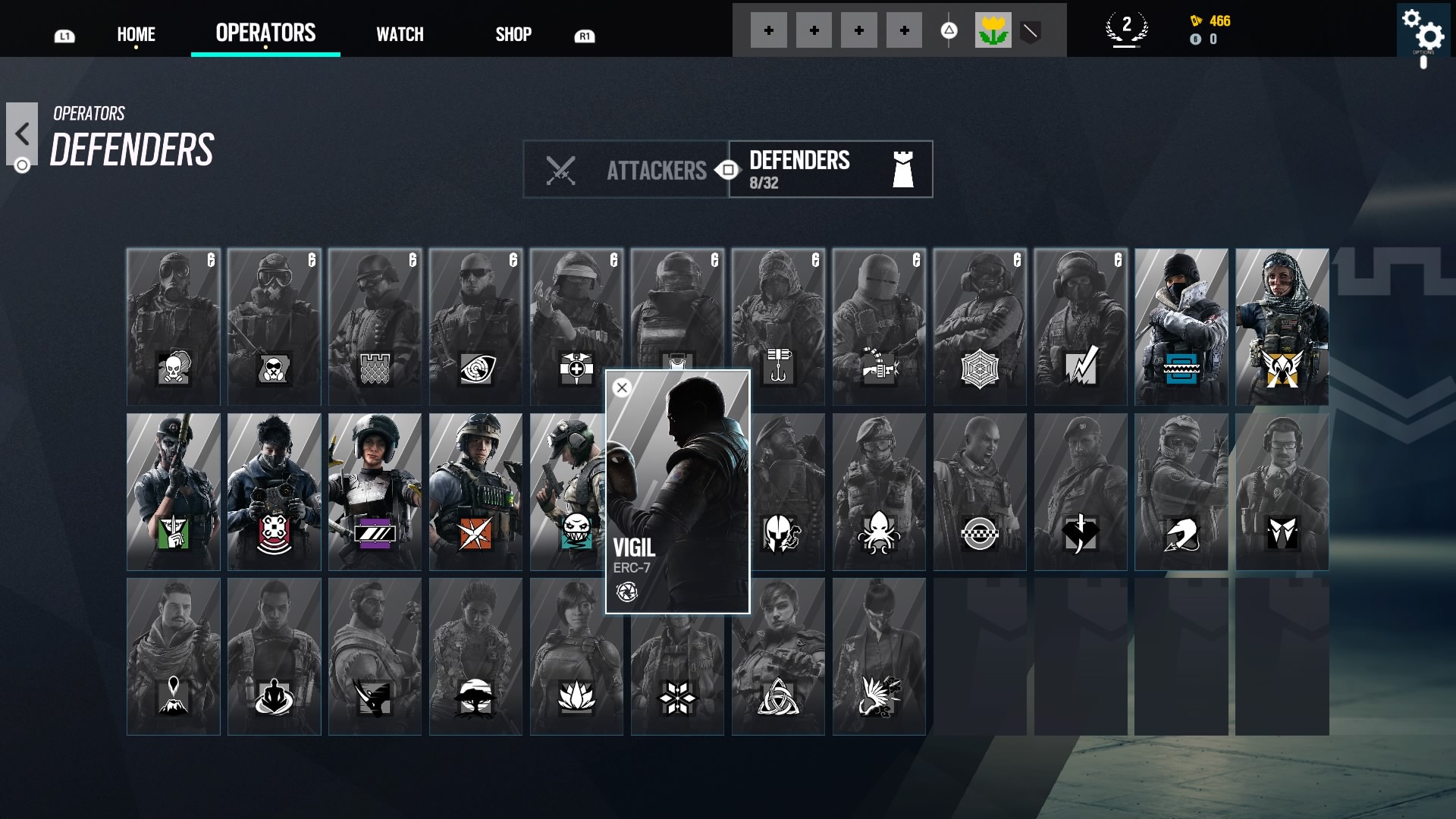Screen dimensions: 1456x819
Task: Click the yellow flower charm icon
Action: (x=993, y=30)
